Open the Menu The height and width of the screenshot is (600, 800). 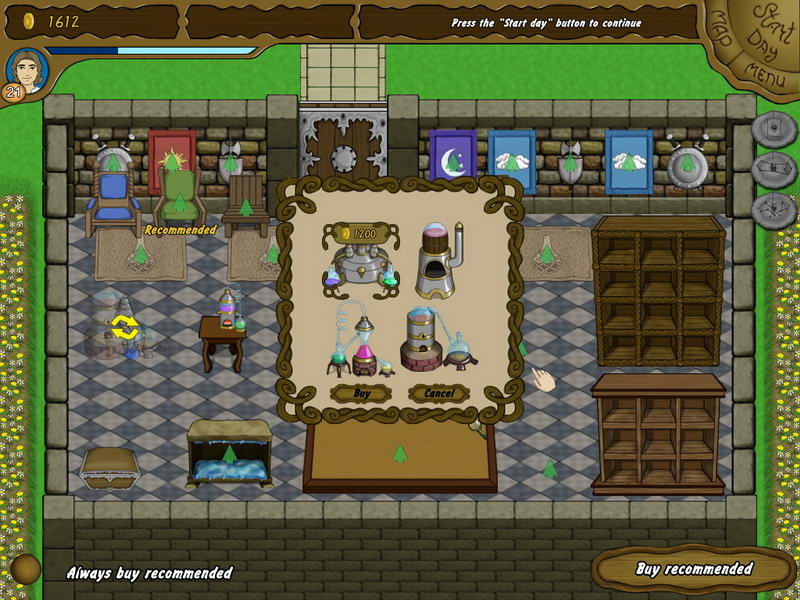pos(765,72)
